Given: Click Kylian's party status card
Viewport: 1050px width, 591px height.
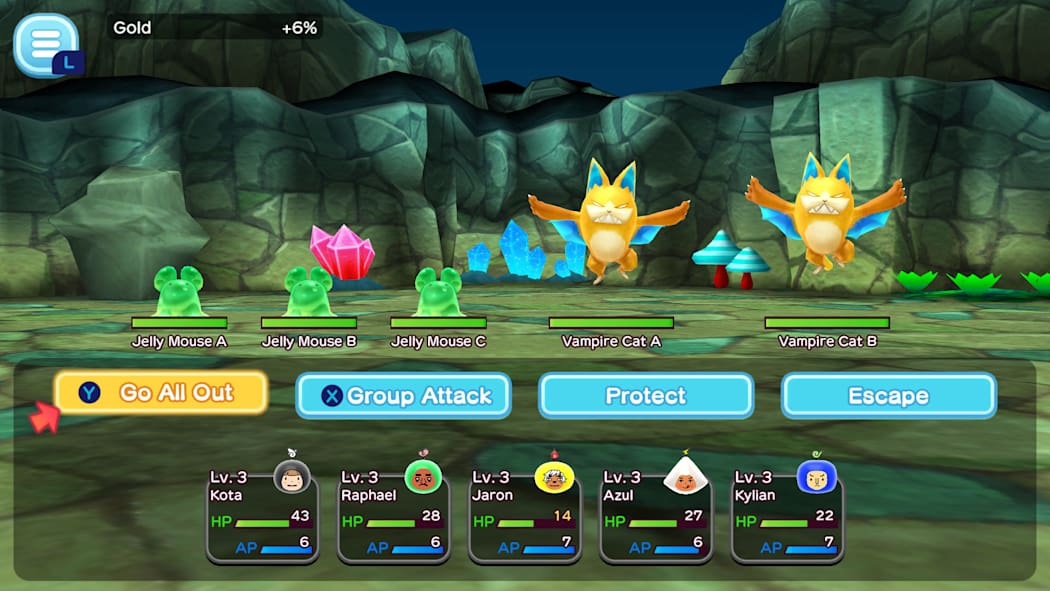Looking at the screenshot, I should coord(787,515).
